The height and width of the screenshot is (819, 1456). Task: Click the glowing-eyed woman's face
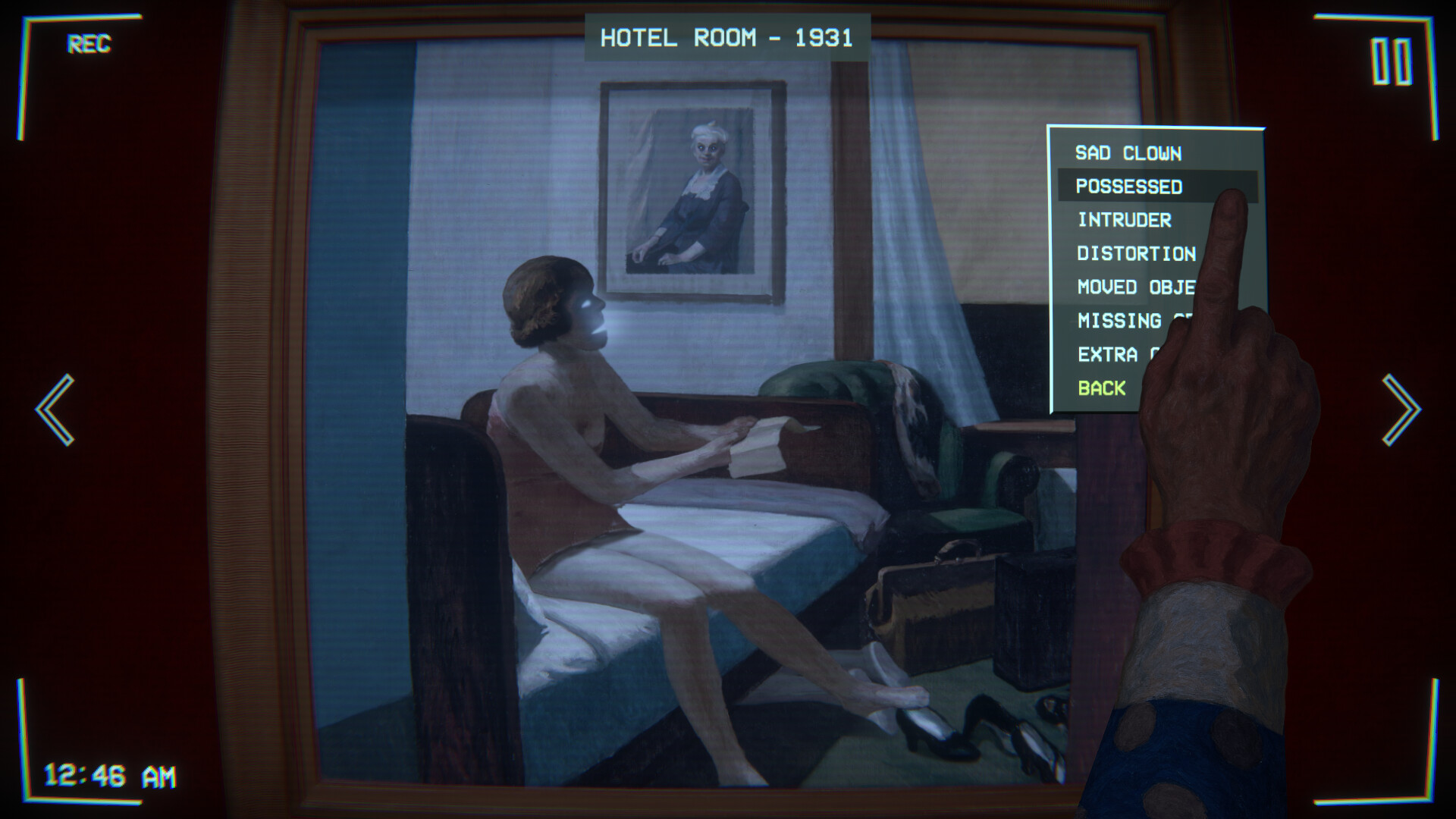click(588, 311)
